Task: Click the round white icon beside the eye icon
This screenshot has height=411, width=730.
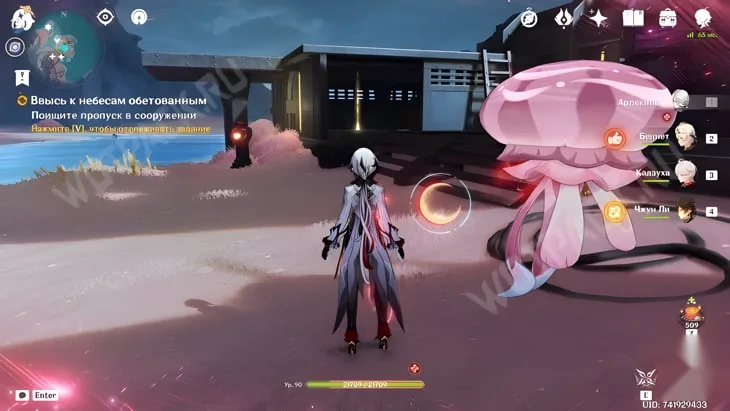Action: tap(139, 17)
